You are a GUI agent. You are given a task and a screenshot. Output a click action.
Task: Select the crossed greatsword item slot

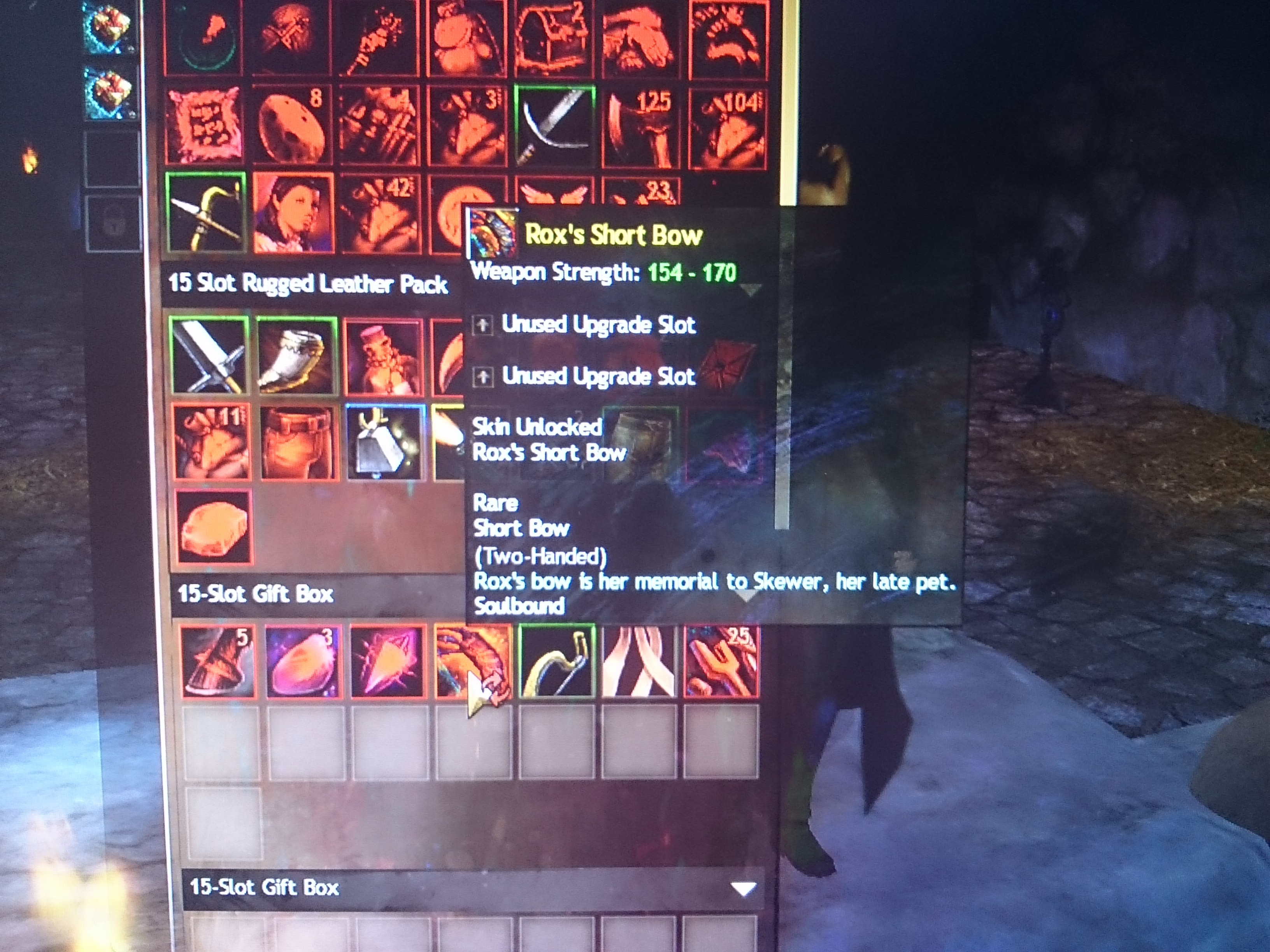tap(210, 356)
